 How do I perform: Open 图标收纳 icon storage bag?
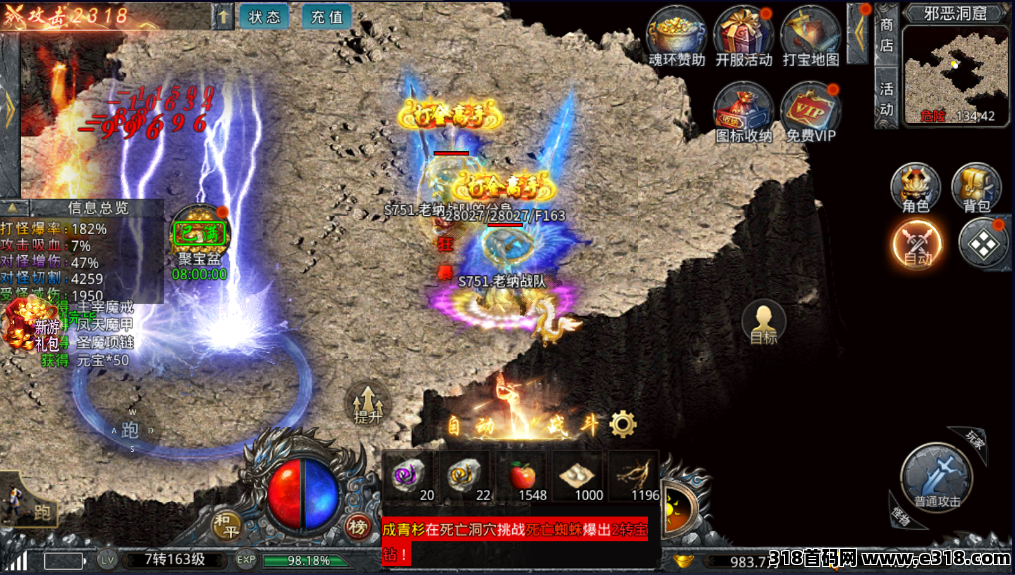point(743,110)
